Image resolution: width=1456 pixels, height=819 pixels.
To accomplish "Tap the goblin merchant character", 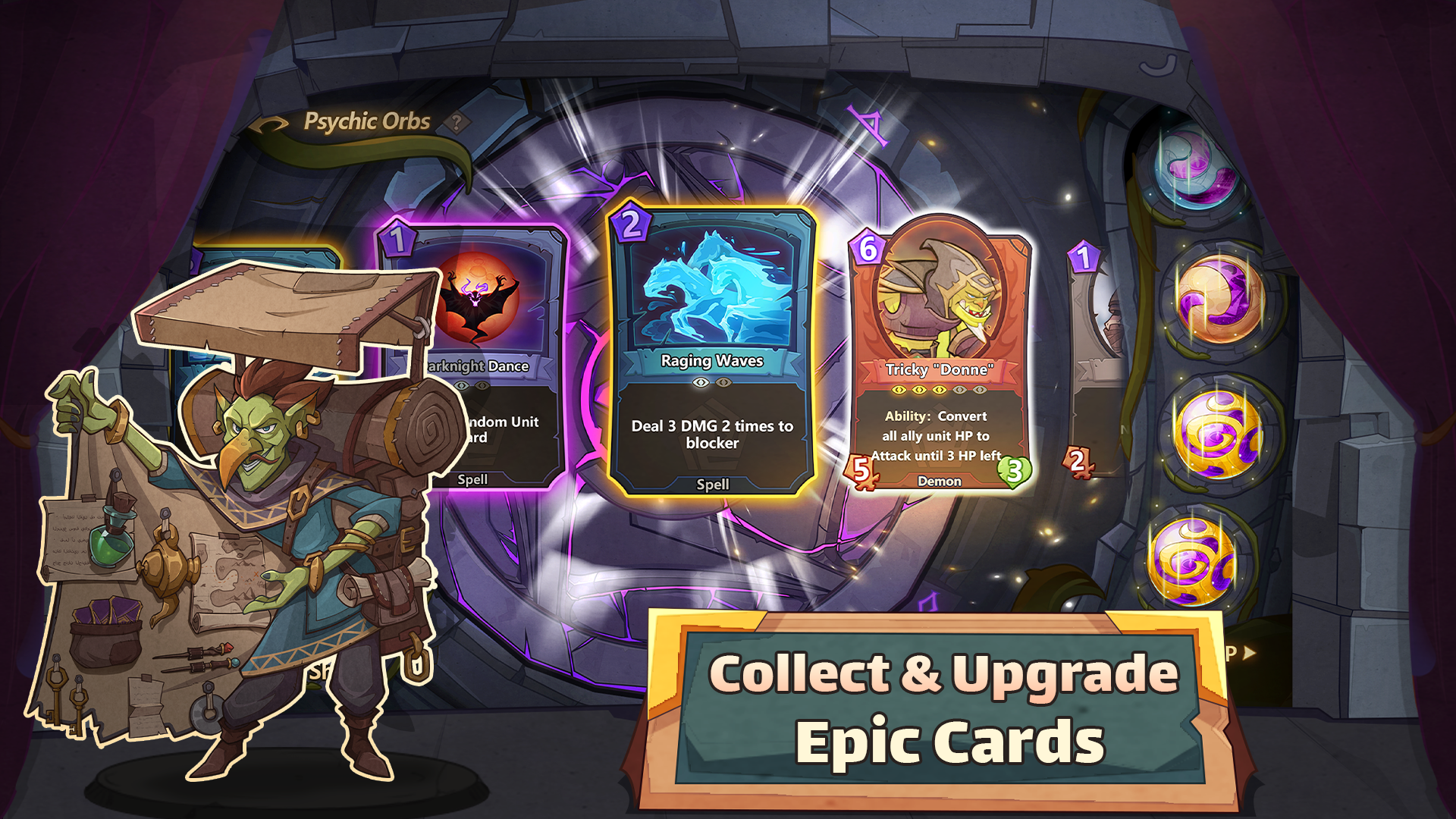I will coord(288,531).
